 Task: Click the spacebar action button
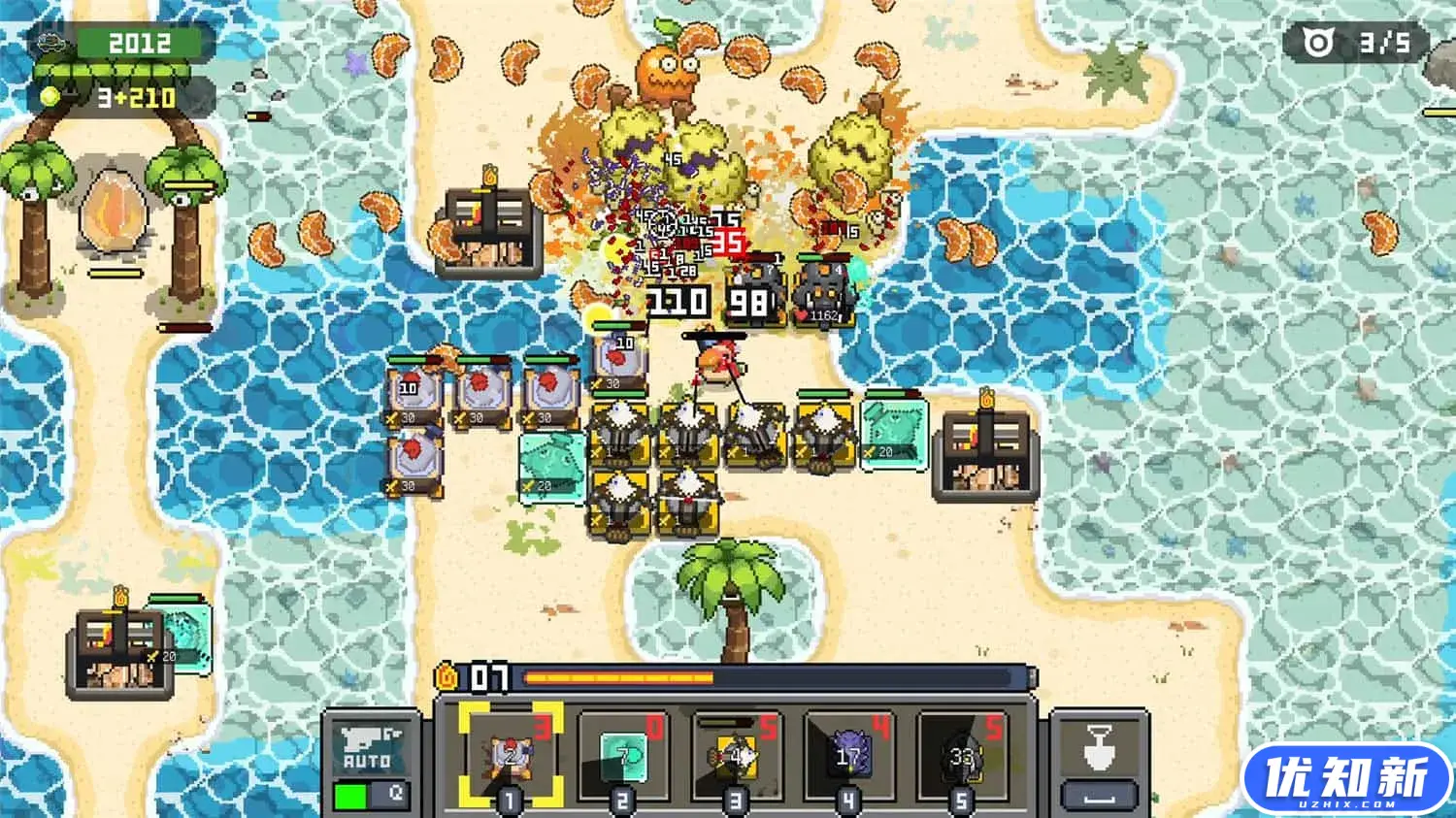[1098, 795]
